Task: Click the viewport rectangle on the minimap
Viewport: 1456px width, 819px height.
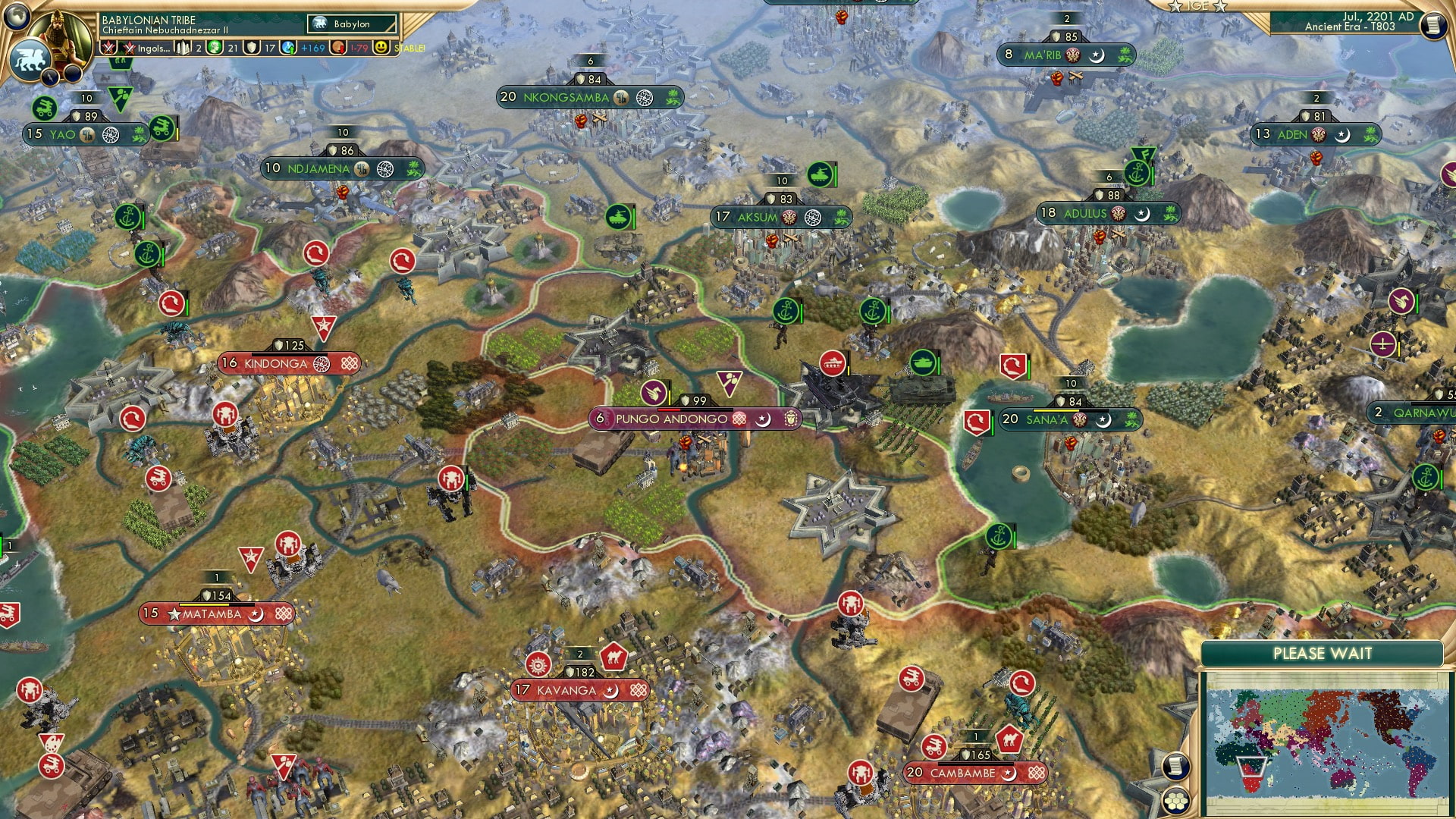Action: pyautogui.click(x=1252, y=767)
